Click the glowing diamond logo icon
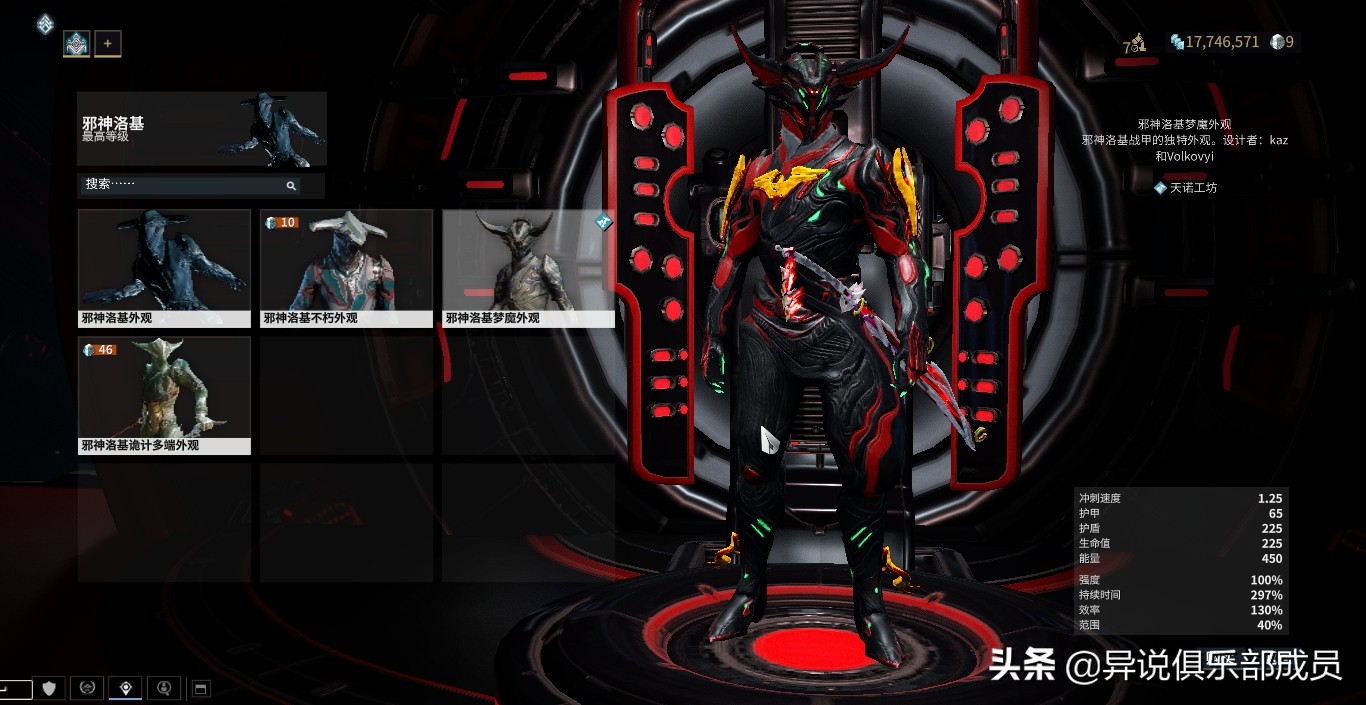1366x705 pixels. pos(45,24)
